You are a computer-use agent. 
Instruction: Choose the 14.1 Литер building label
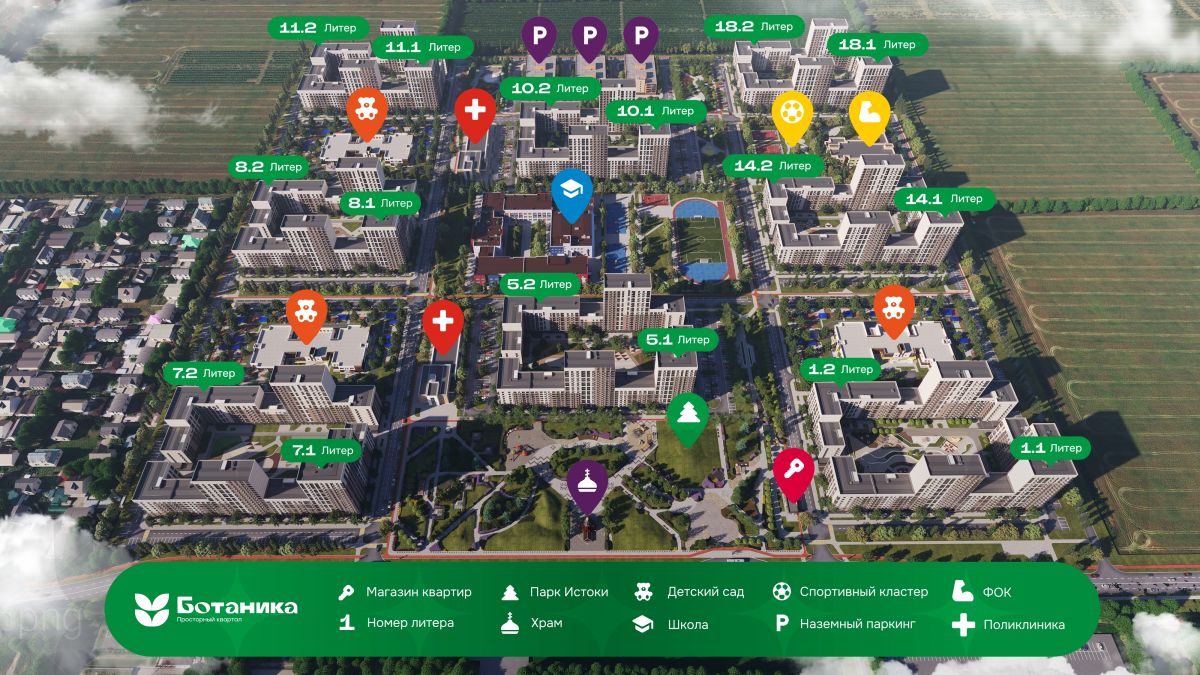click(x=944, y=199)
